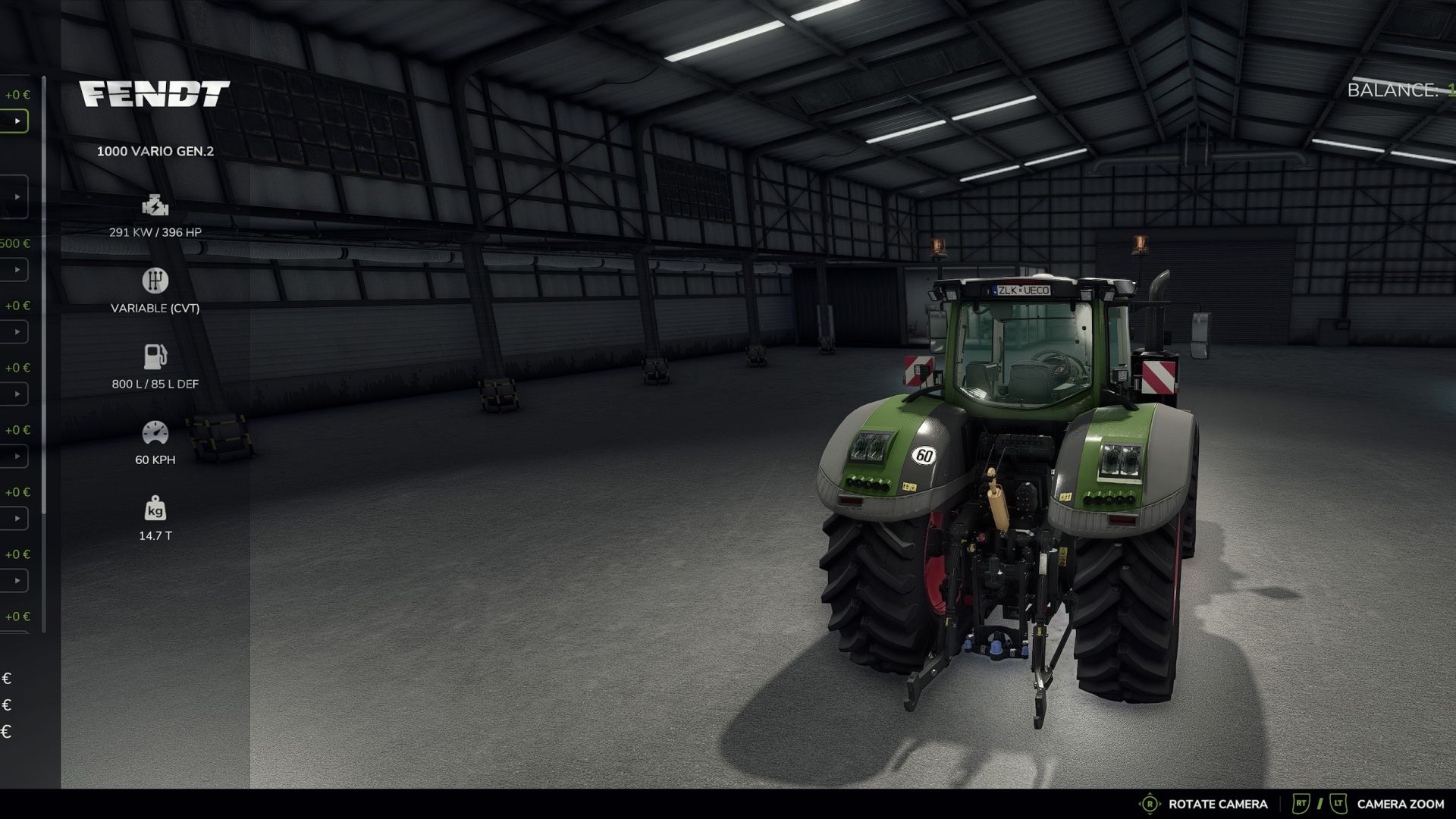Select the 1000 VARIO GEN.2 title
The image size is (1456, 819).
tap(155, 151)
